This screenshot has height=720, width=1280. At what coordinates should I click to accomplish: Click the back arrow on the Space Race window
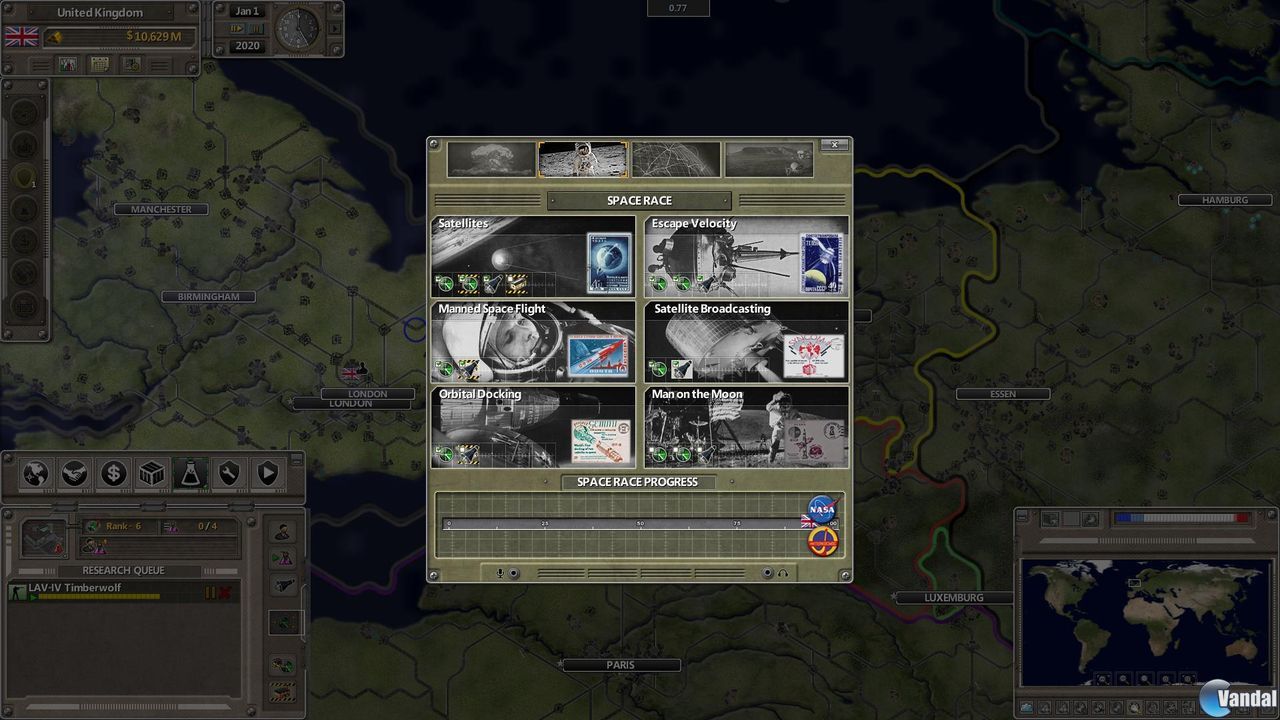tap(434, 145)
